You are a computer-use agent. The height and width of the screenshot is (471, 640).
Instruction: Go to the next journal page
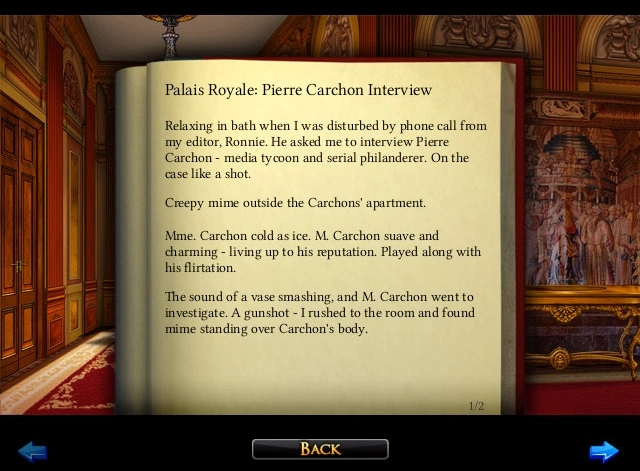pos(604,451)
